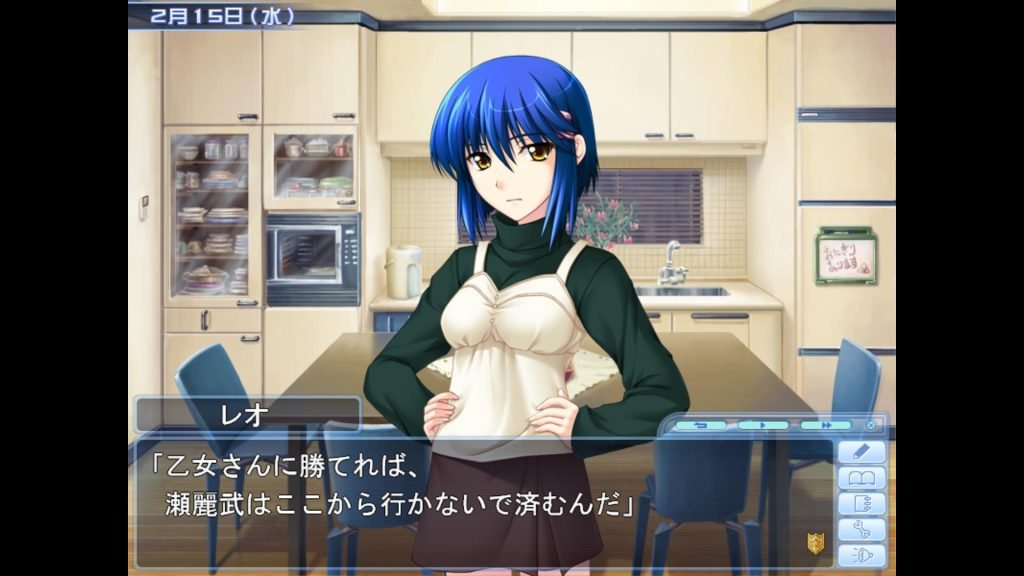
Task: Close the message window with the X button
Action: pyautogui.click(x=871, y=425)
